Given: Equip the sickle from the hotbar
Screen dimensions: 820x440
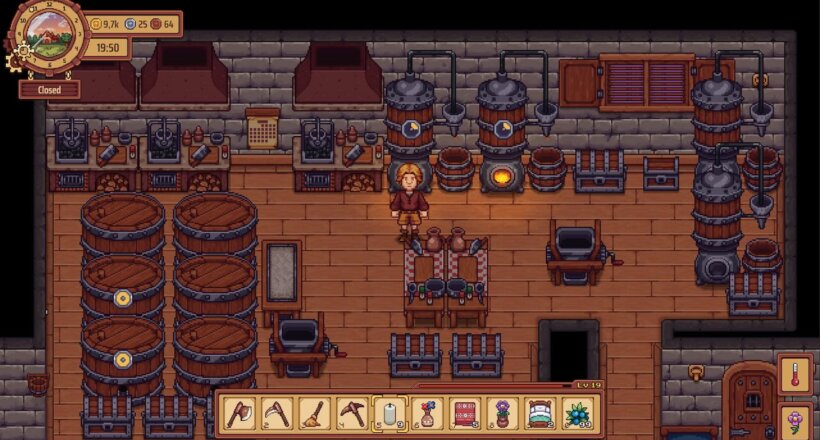Looking at the screenshot, I should click(275, 412).
